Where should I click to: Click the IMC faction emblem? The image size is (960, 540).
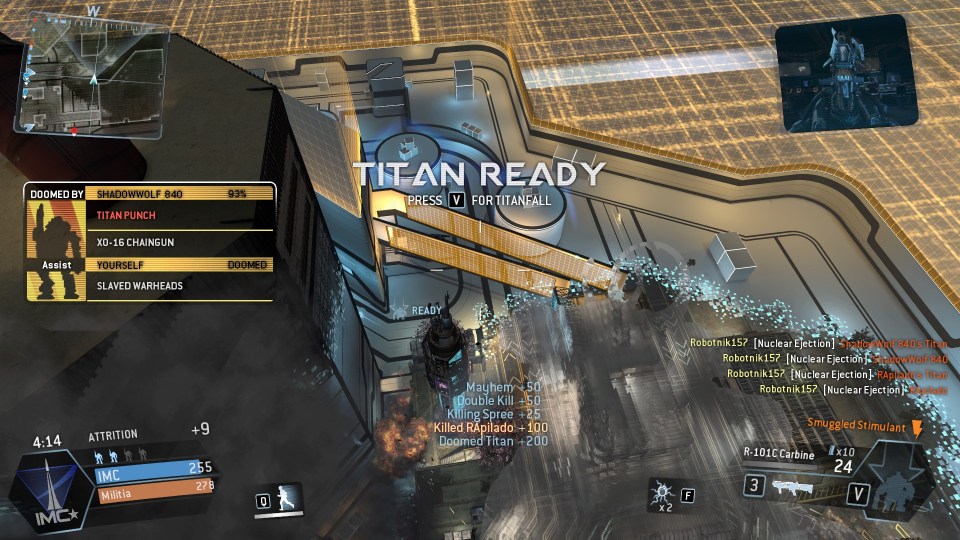pyautogui.click(x=46, y=489)
